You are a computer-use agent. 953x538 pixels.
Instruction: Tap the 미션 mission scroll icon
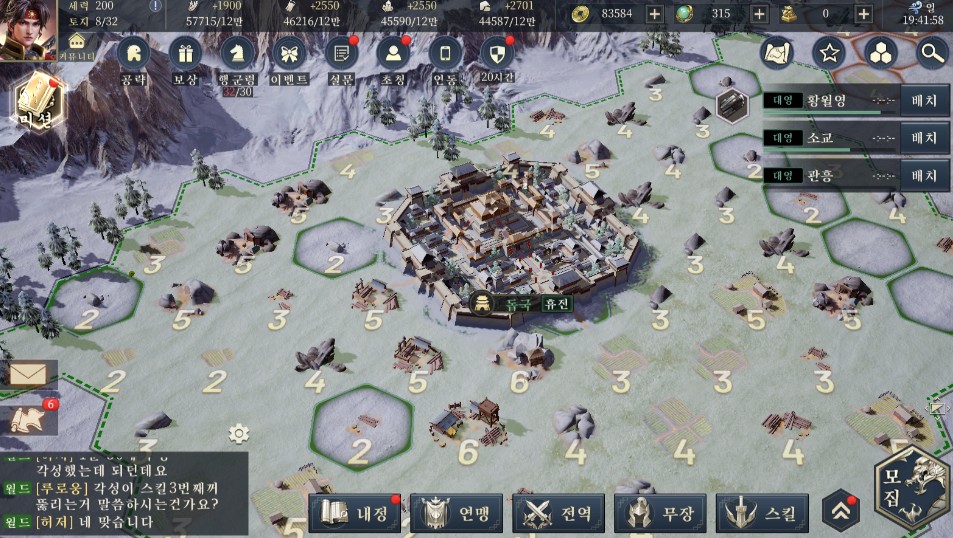[x=34, y=100]
